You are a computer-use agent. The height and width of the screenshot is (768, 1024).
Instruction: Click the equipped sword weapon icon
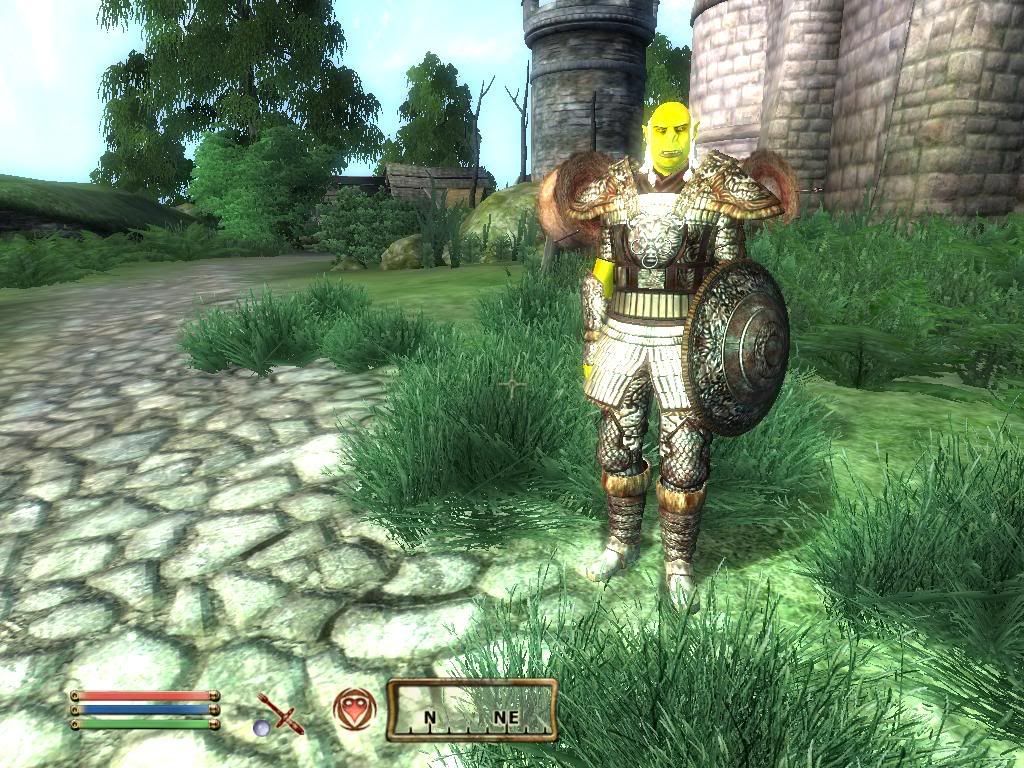279,712
